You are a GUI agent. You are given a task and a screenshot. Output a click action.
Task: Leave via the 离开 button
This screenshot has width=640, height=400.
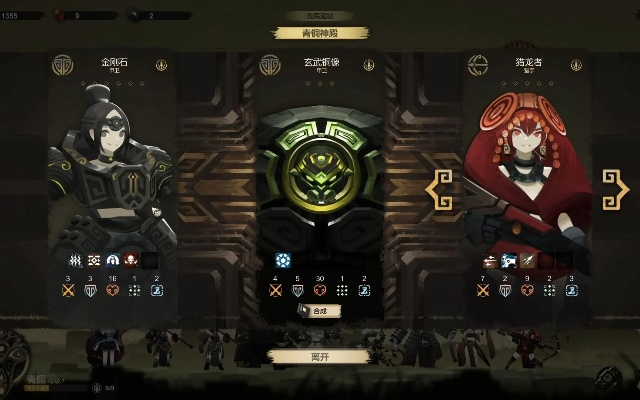pos(319,356)
